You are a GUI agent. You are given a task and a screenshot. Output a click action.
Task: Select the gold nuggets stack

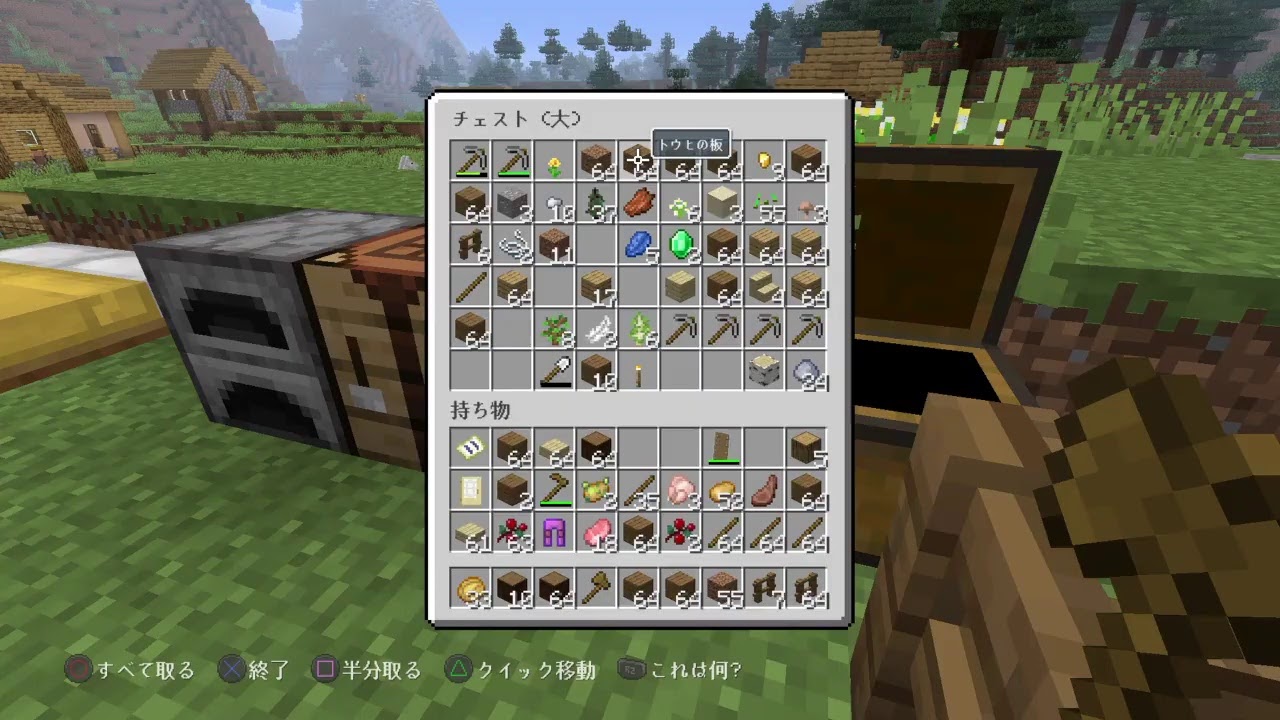764,160
